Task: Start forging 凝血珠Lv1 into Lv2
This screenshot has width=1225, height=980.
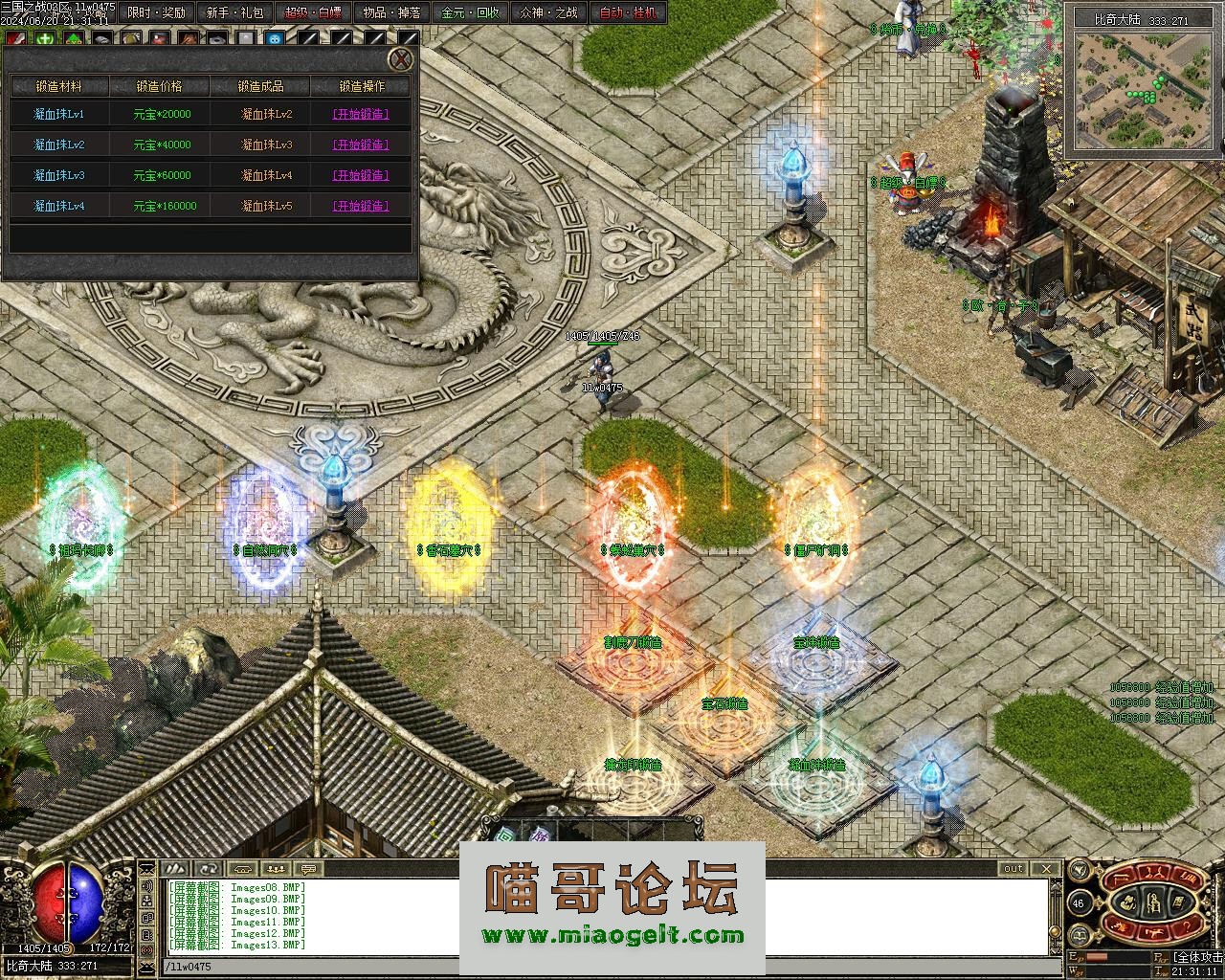Action: click(360, 114)
